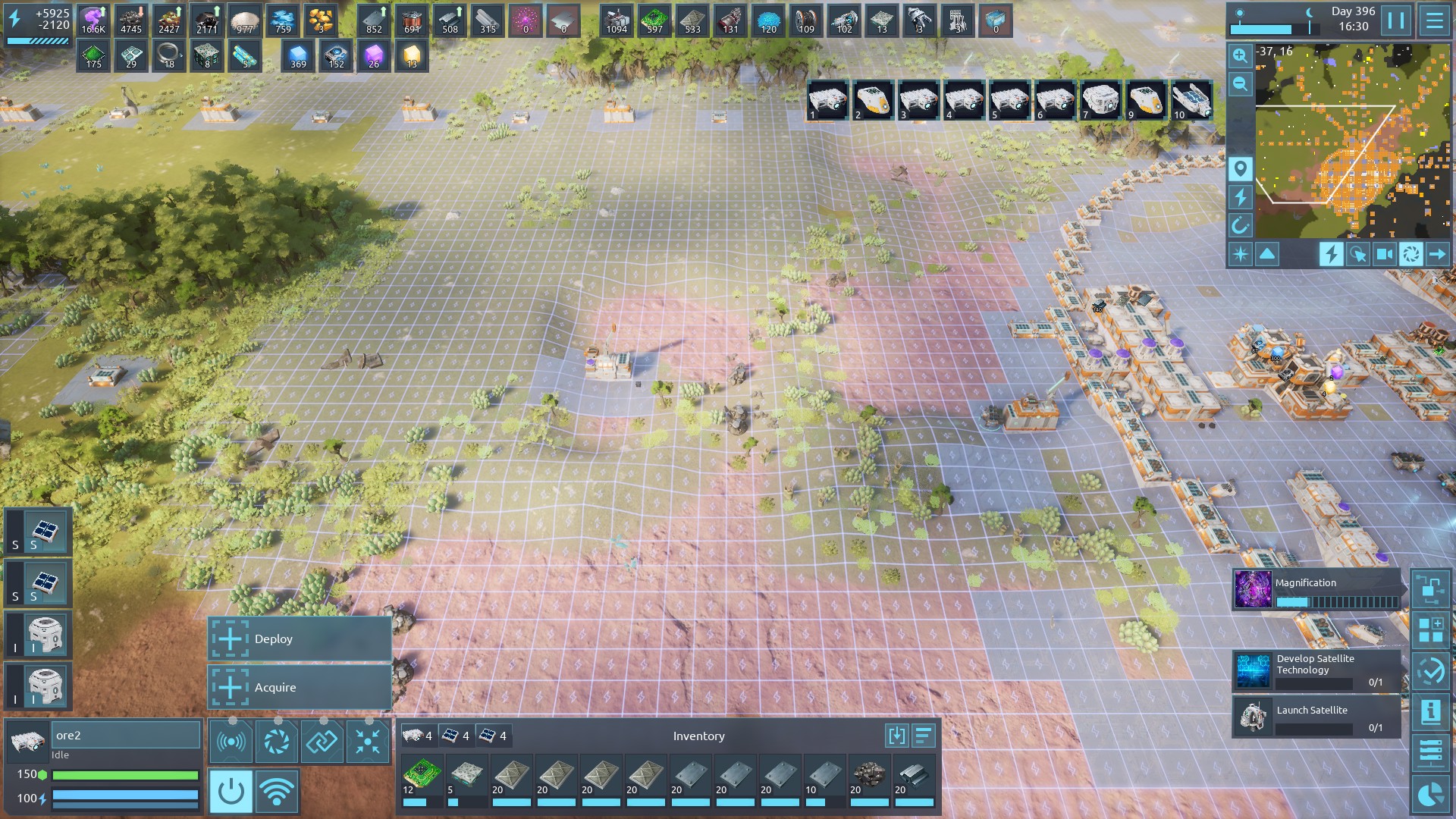Click the Deploy button
Image resolution: width=1456 pixels, height=819 pixels.
pyautogui.click(x=300, y=639)
